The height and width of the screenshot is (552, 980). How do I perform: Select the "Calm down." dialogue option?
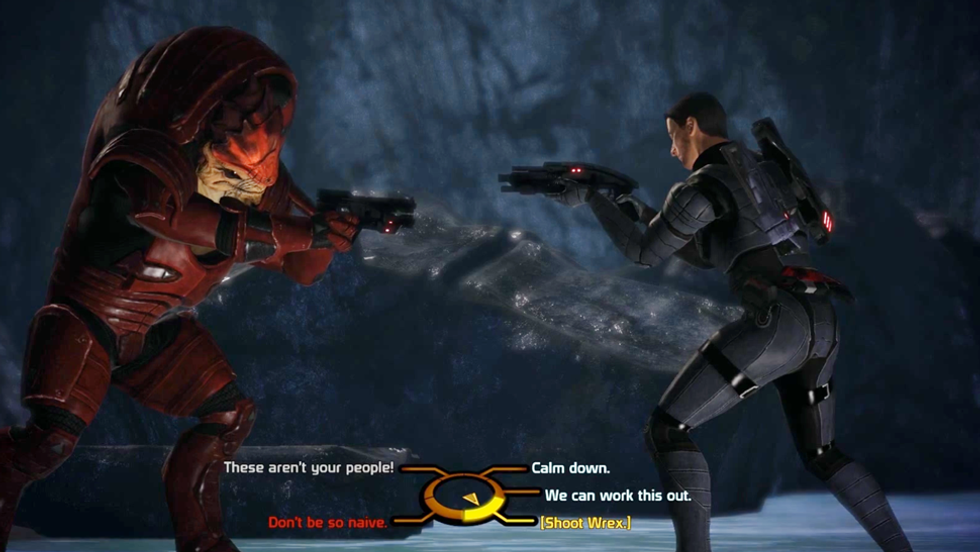click(570, 467)
